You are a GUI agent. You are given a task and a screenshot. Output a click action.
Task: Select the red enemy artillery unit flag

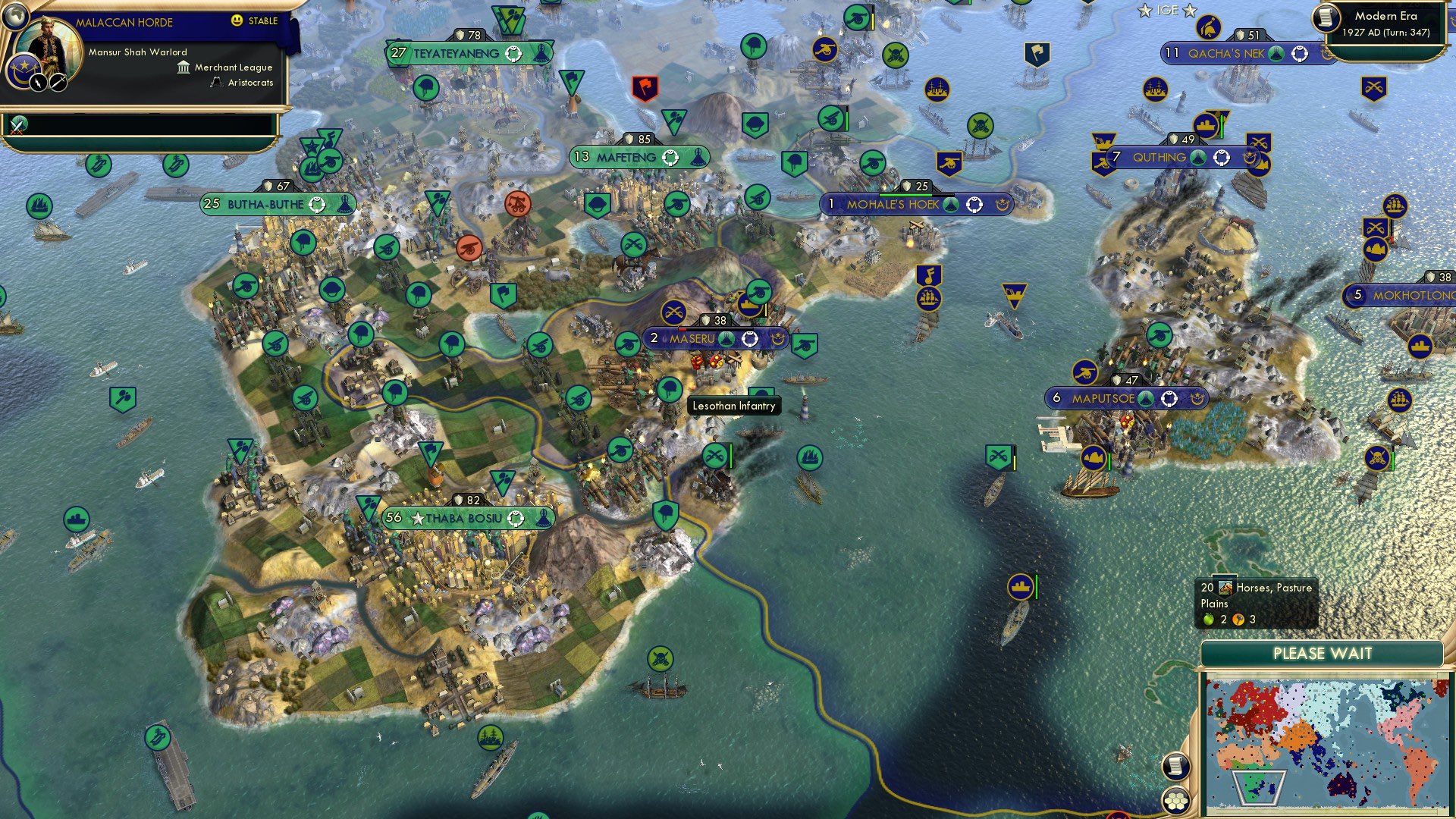coord(470,248)
